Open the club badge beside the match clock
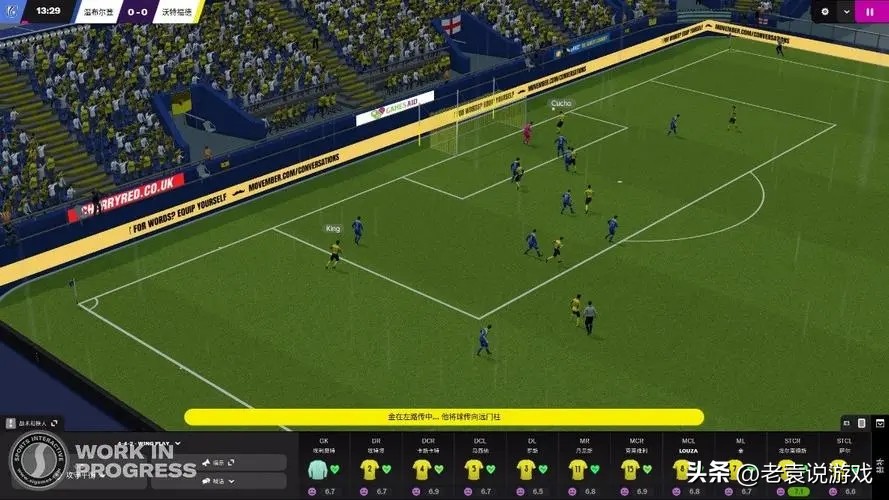The width and height of the screenshot is (889, 500). tap(11, 11)
